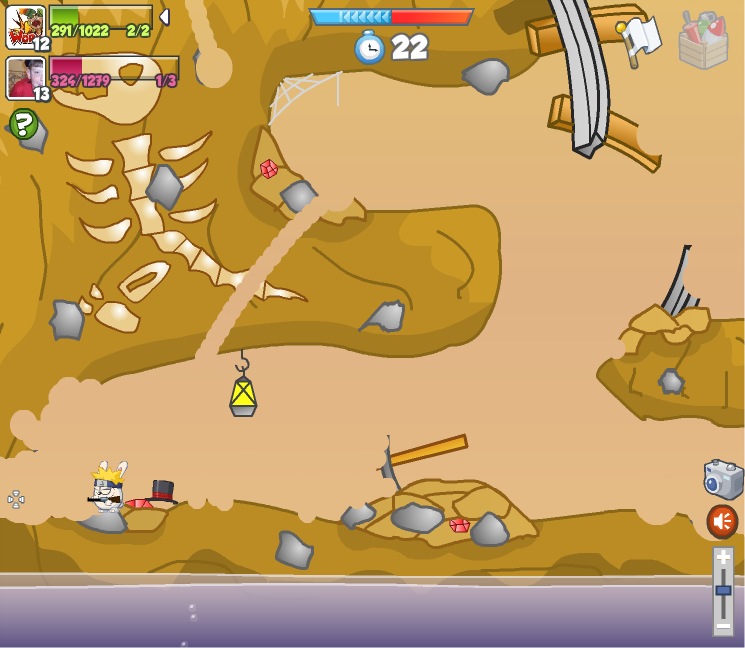The height and width of the screenshot is (650, 745).
Task: Toggle sound with the orange speaker button
Action: pos(722,521)
